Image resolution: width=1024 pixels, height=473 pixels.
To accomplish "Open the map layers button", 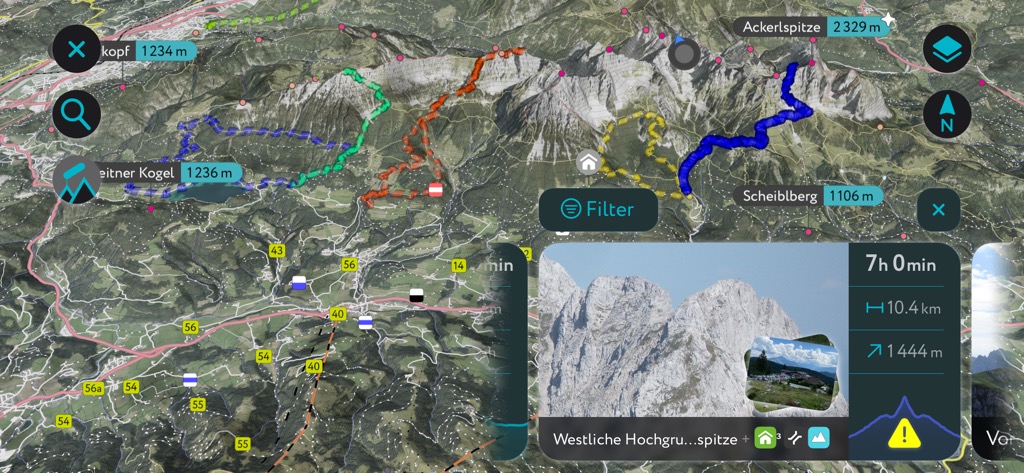I will [x=946, y=48].
